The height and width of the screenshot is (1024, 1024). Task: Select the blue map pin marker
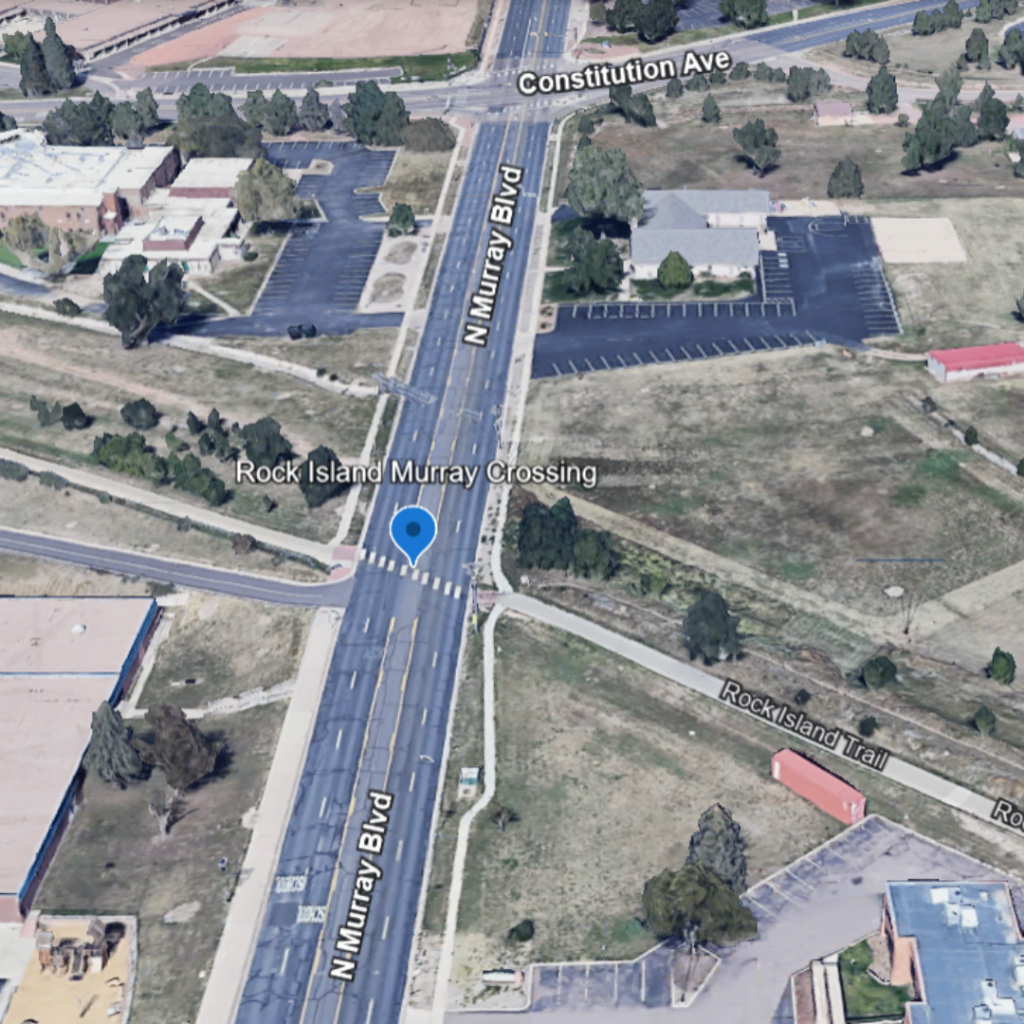413,532
